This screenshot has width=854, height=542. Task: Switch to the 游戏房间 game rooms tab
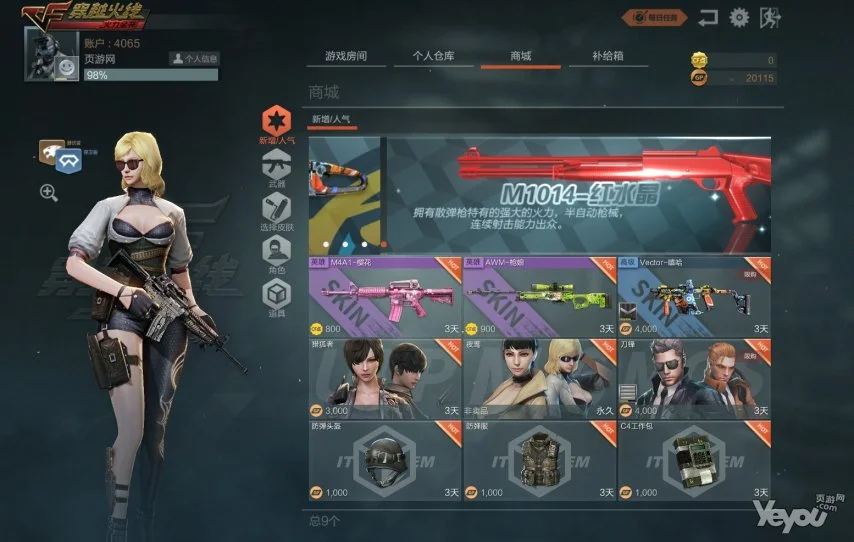coord(346,57)
